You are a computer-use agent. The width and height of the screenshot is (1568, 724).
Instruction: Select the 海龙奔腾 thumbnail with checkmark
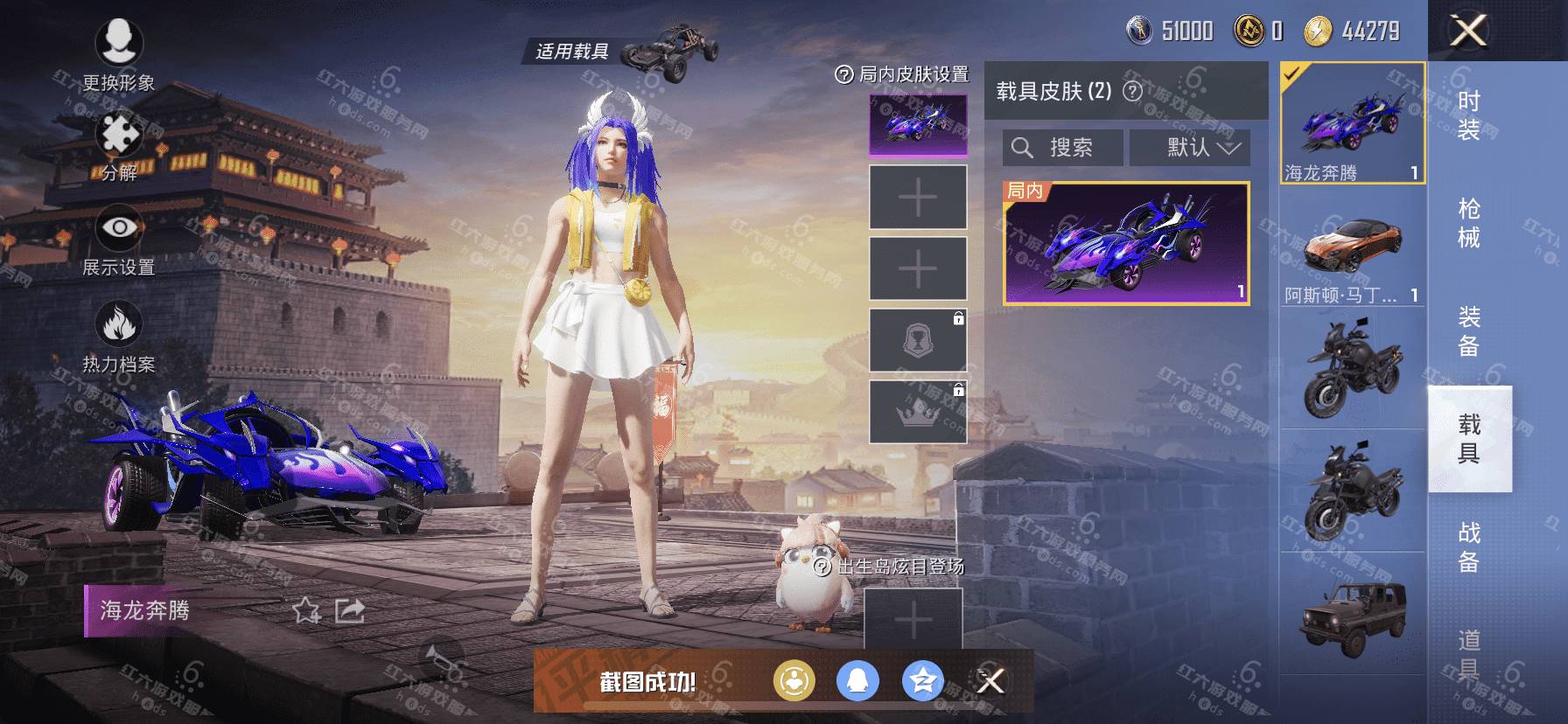tap(1352, 122)
